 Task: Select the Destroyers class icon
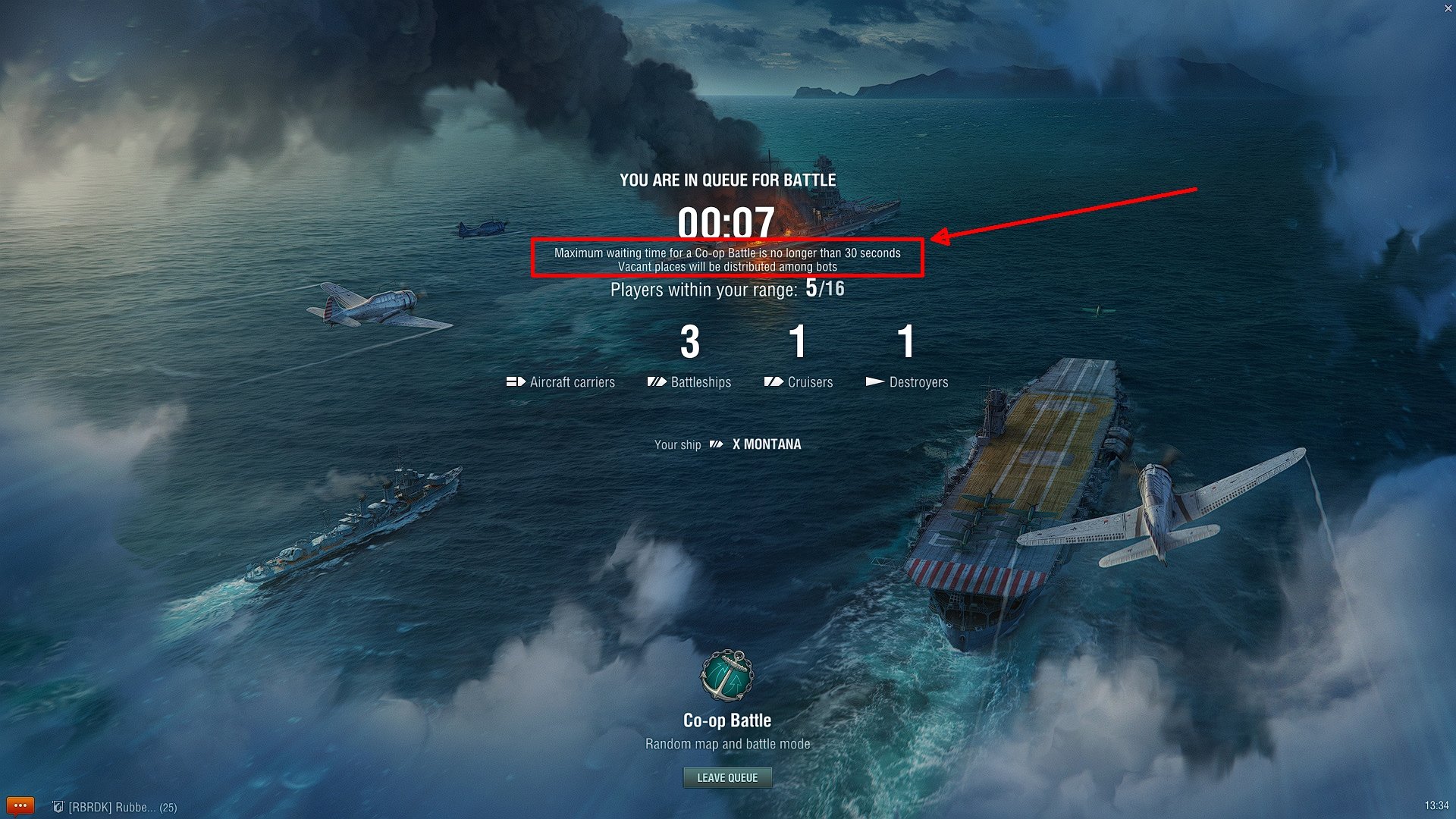(x=874, y=382)
